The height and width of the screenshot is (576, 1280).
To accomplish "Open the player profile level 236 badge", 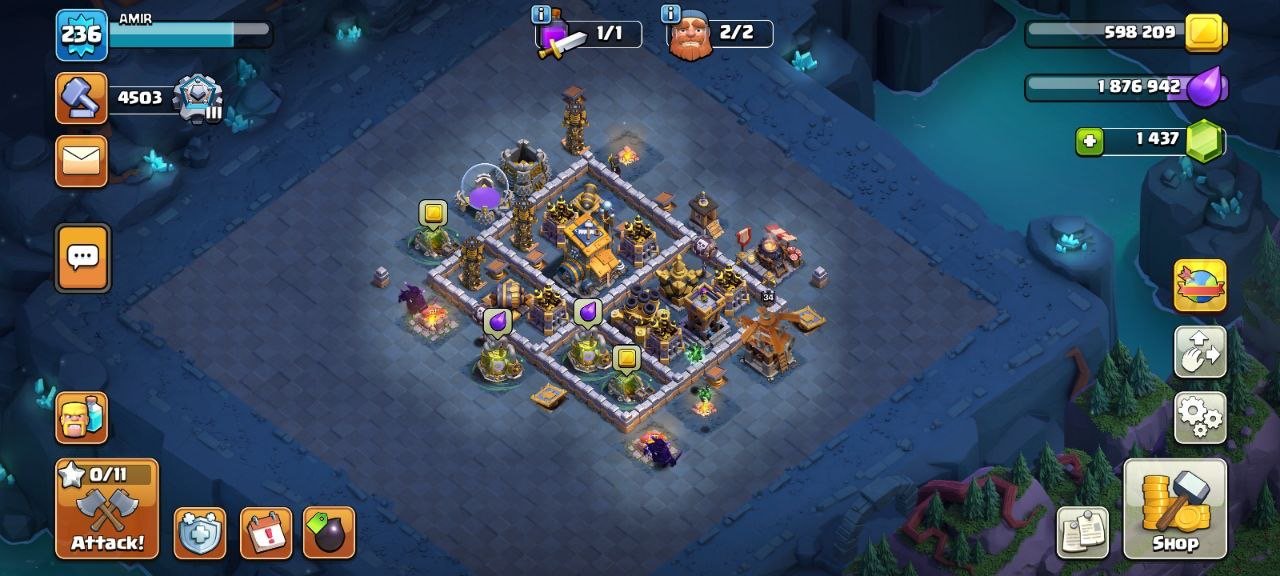I will [82, 35].
